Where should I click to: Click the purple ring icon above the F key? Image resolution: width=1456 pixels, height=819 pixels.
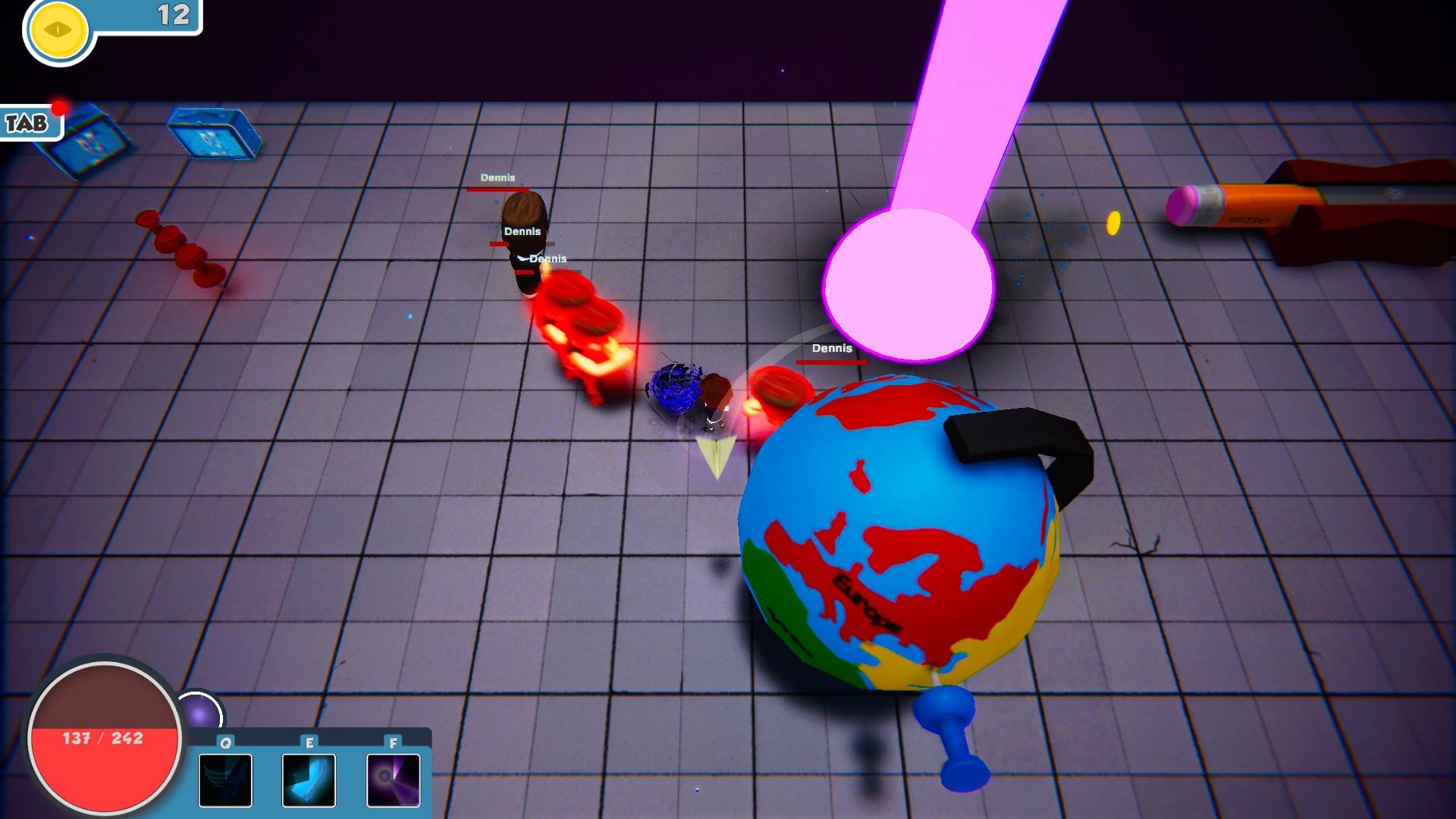pos(393,780)
